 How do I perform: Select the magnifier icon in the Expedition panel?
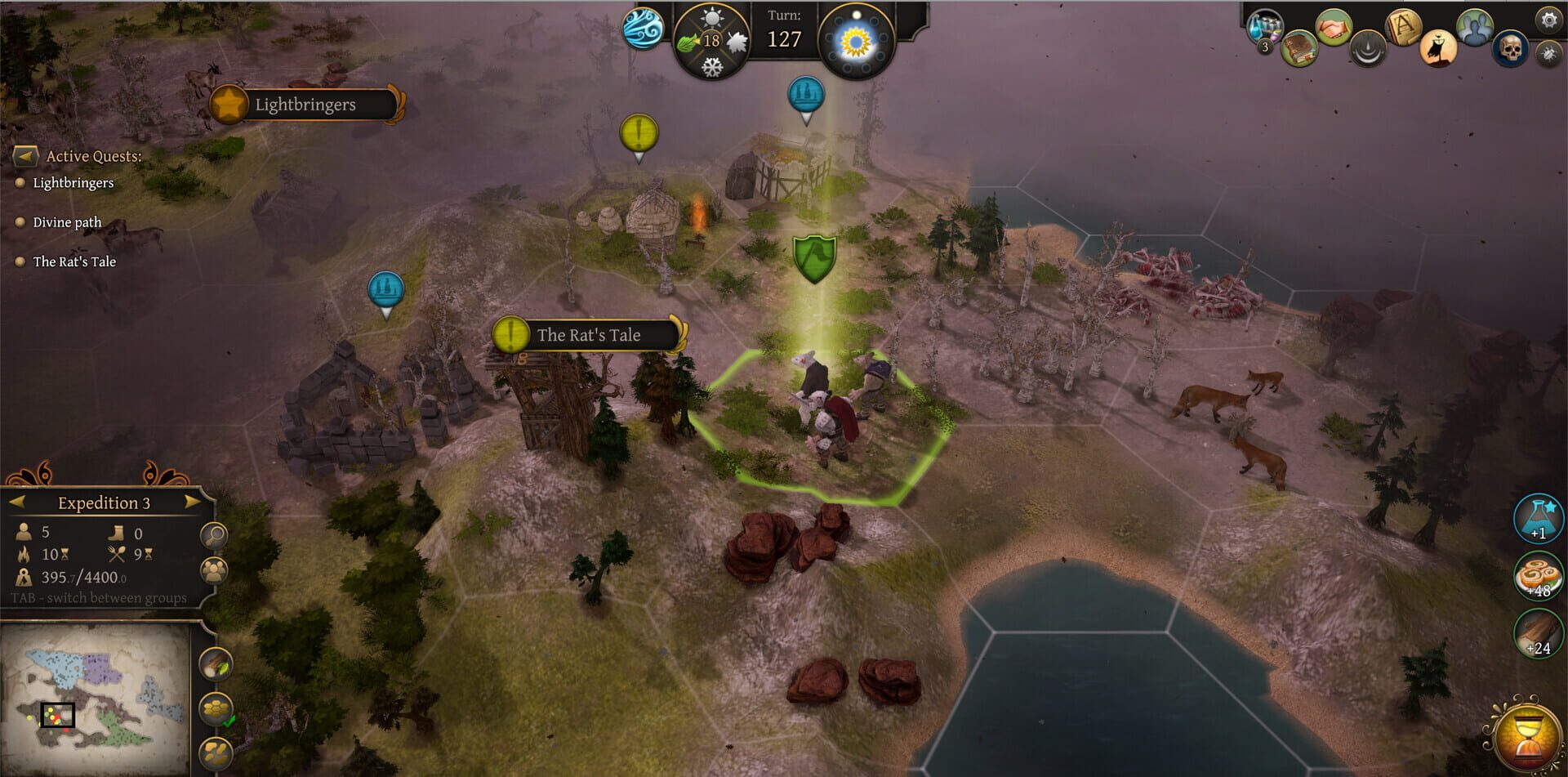(x=215, y=536)
